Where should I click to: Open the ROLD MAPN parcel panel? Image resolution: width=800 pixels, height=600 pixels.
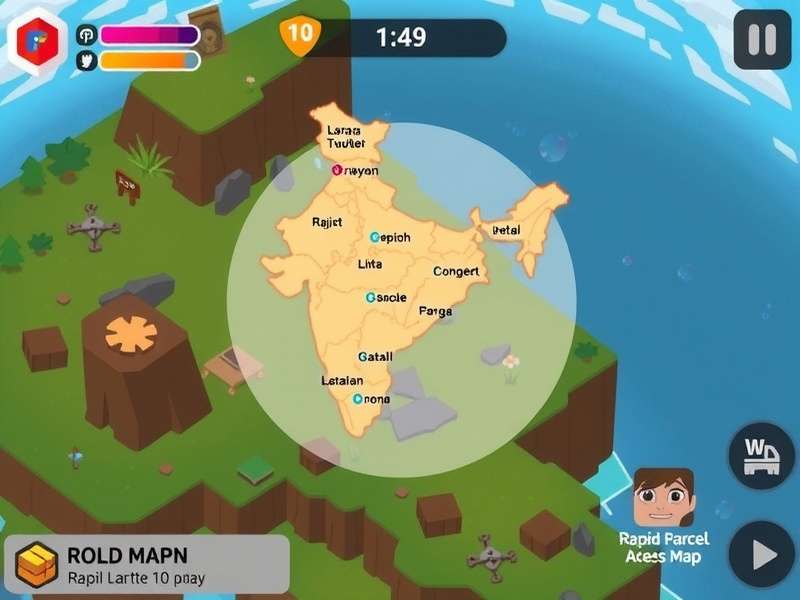click(147, 564)
